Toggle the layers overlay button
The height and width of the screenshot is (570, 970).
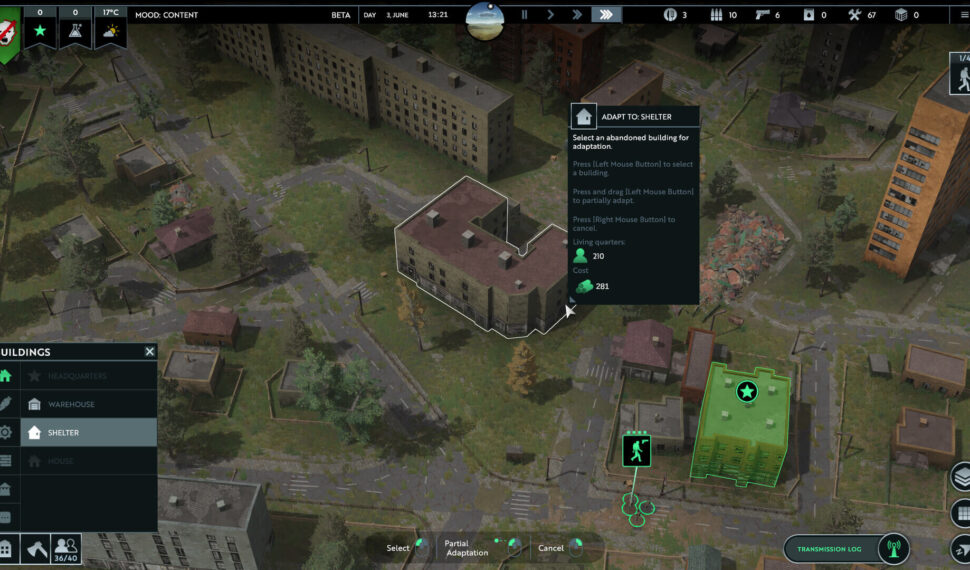pos(961,477)
